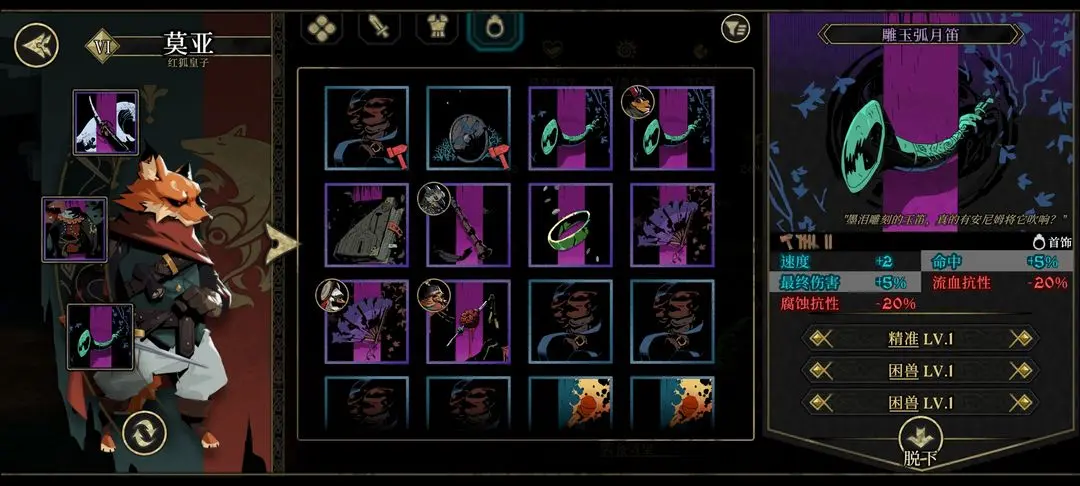Go back with the arrow button
1080x486 pixels.
[37, 44]
